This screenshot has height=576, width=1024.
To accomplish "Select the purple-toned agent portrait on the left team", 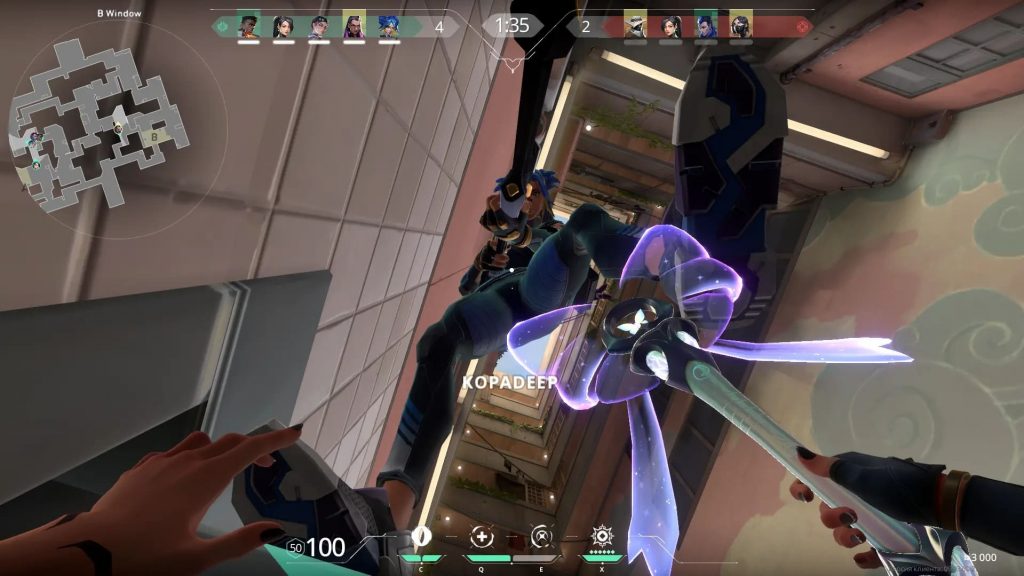I will (354, 26).
